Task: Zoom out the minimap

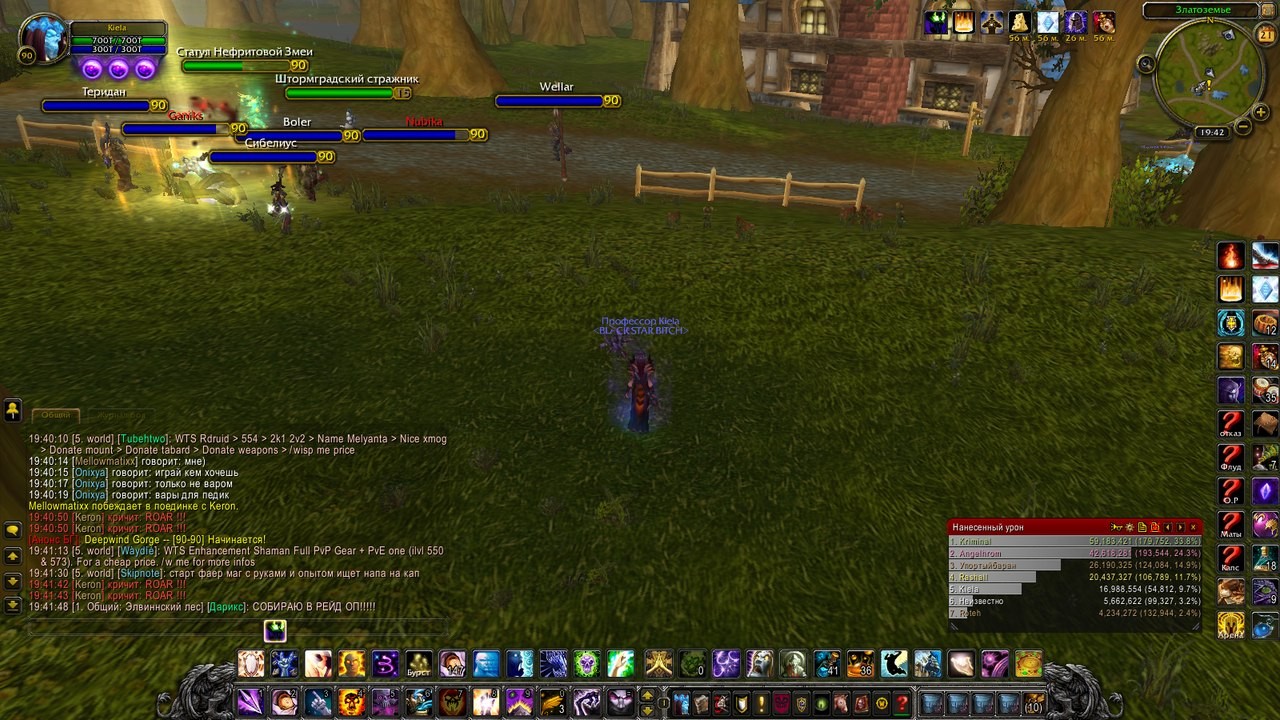Action: click(x=1243, y=127)
